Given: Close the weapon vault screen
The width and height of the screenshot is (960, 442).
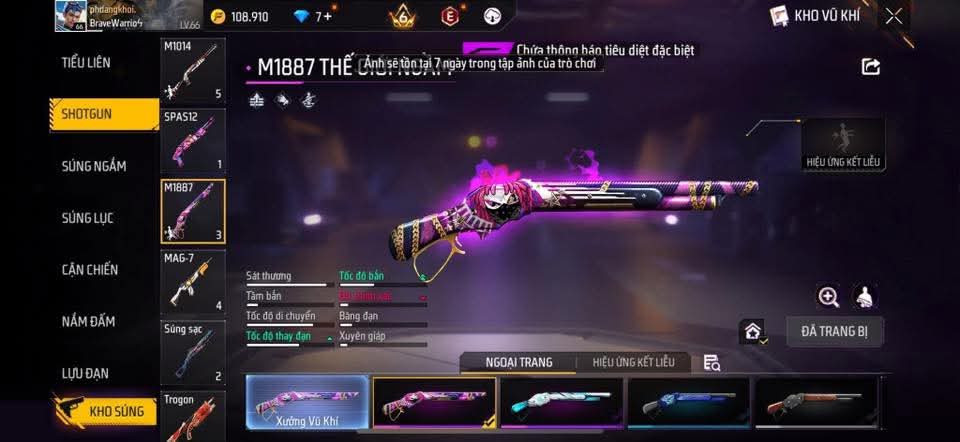Looking at the screenshot, I should pos(893,16).
